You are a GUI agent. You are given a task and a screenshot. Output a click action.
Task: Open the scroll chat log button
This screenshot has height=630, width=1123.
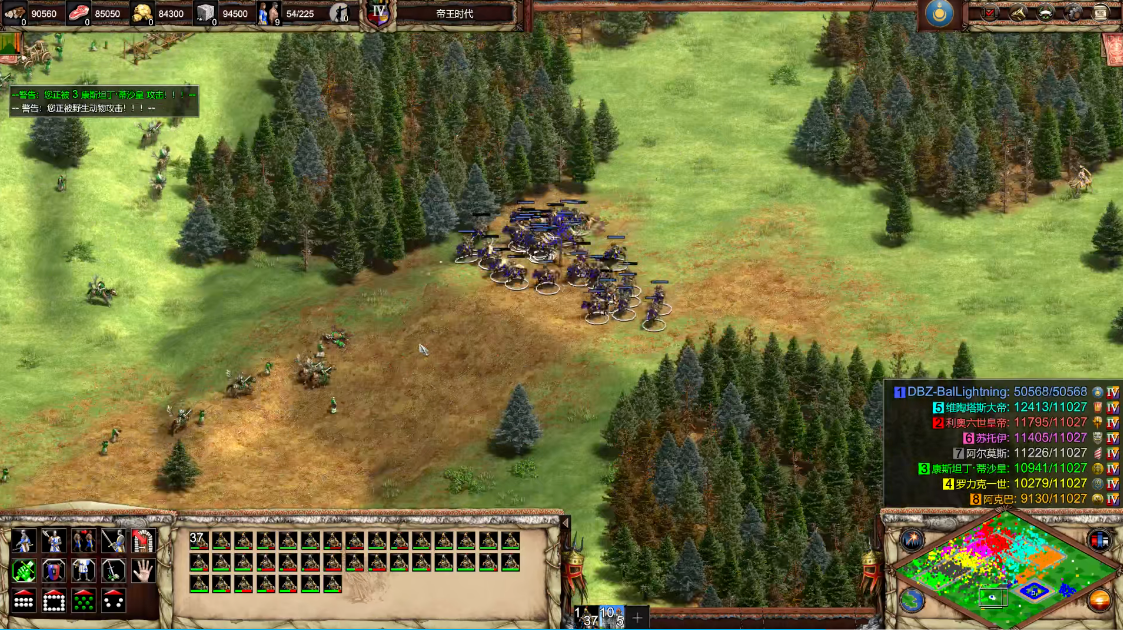click(x=1100, y=13)
